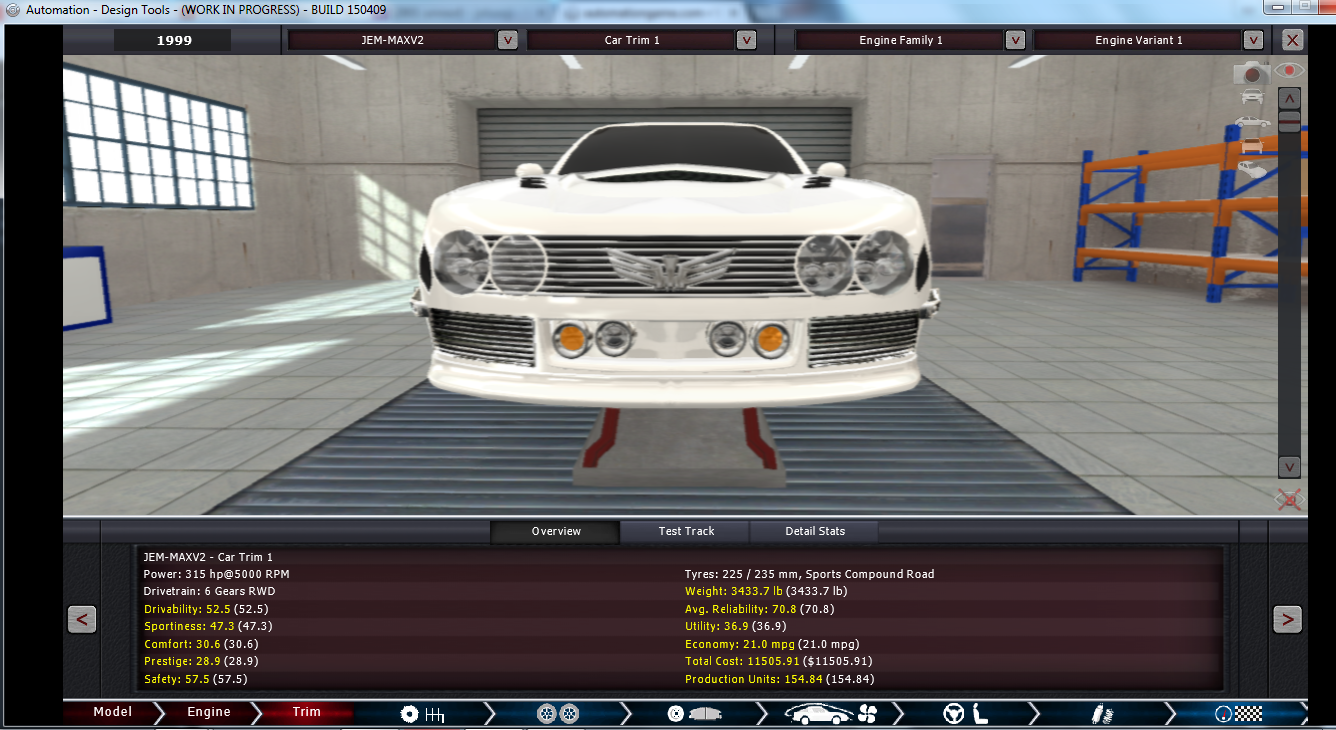
Task: Expand the Car Trim 1 dropdown
Action: point(746,40)
